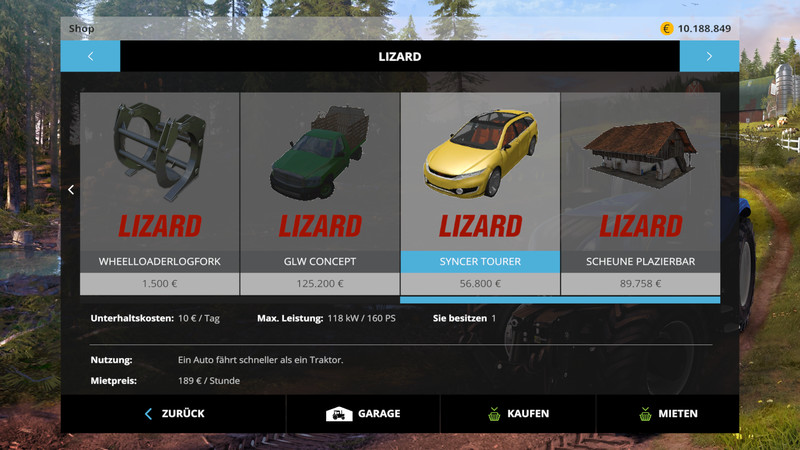
Task: Show earlier items with the left white arrow
Action: (71, 189)
